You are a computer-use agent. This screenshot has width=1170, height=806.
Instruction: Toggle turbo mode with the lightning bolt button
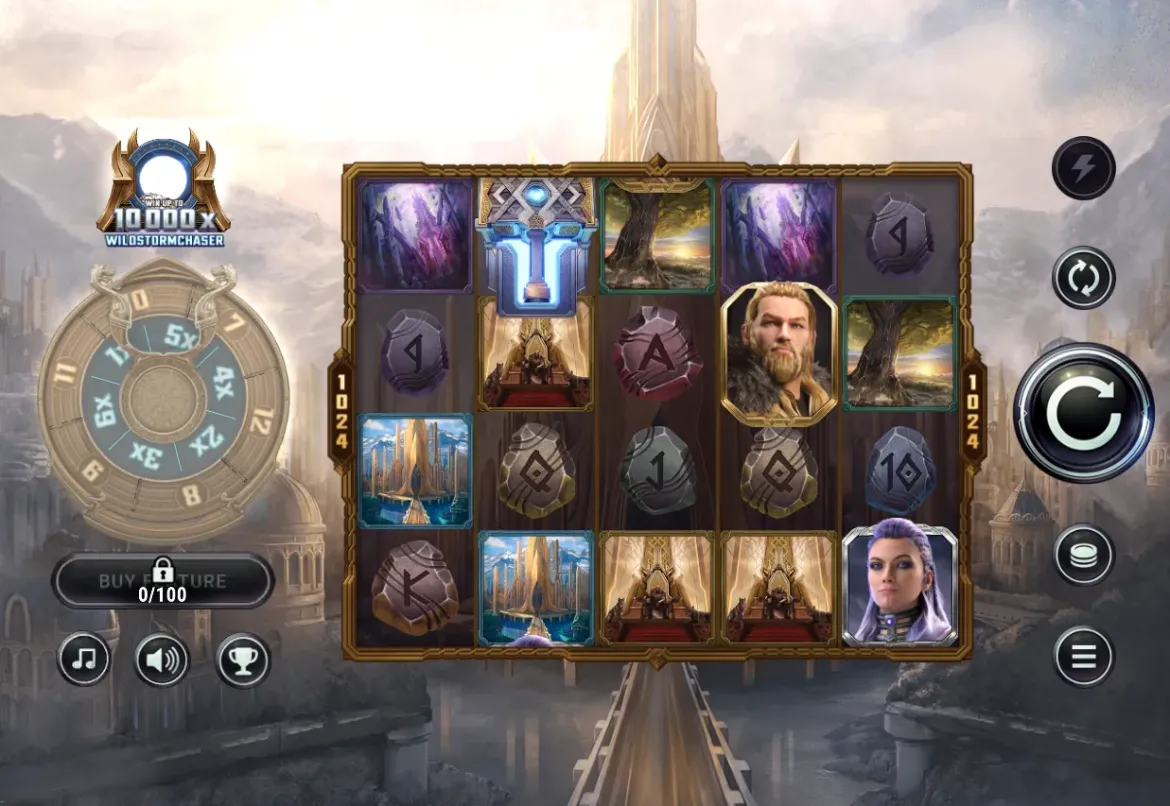click(x=1083, y=168)
